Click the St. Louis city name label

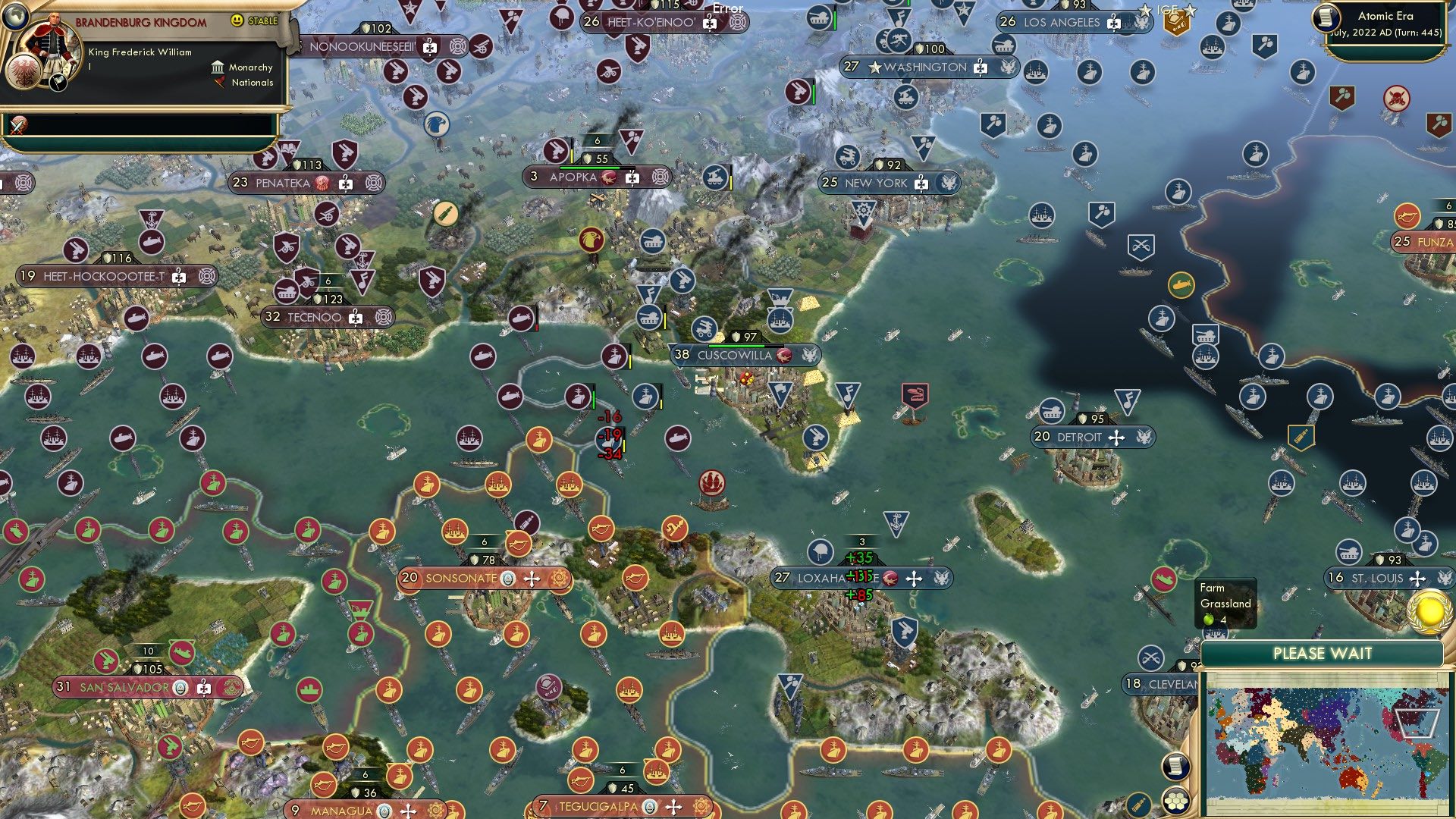click(1379, 578)
